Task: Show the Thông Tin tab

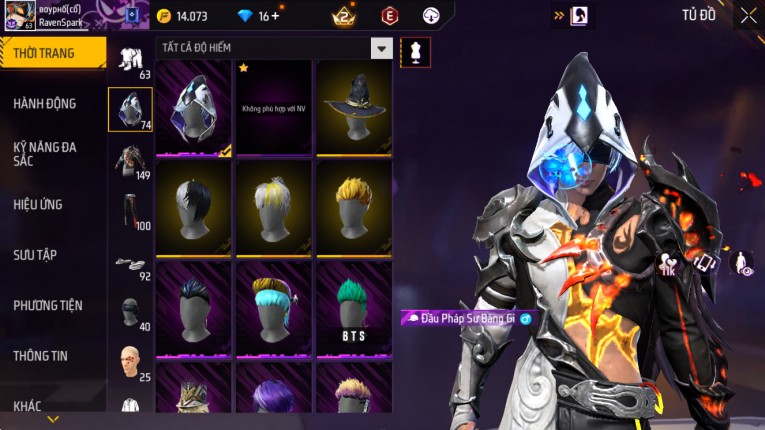Action: coord(41,356)
